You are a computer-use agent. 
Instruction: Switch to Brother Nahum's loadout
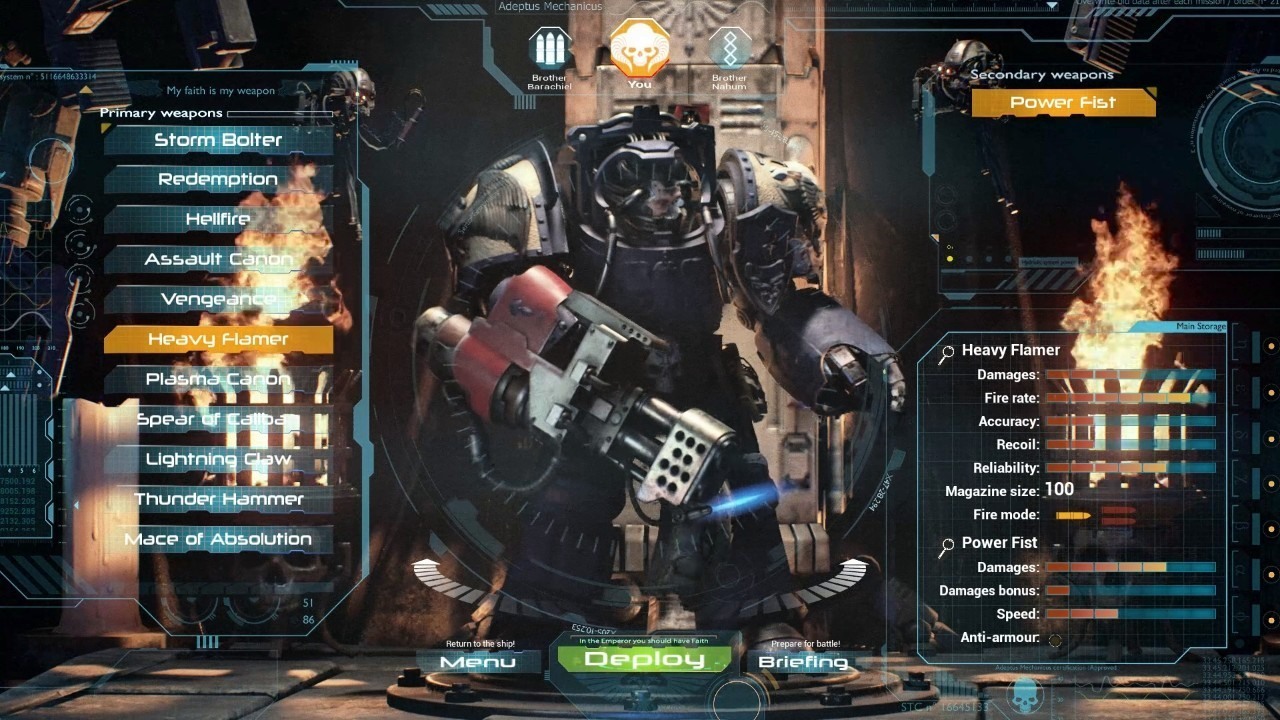pos(729,48)
